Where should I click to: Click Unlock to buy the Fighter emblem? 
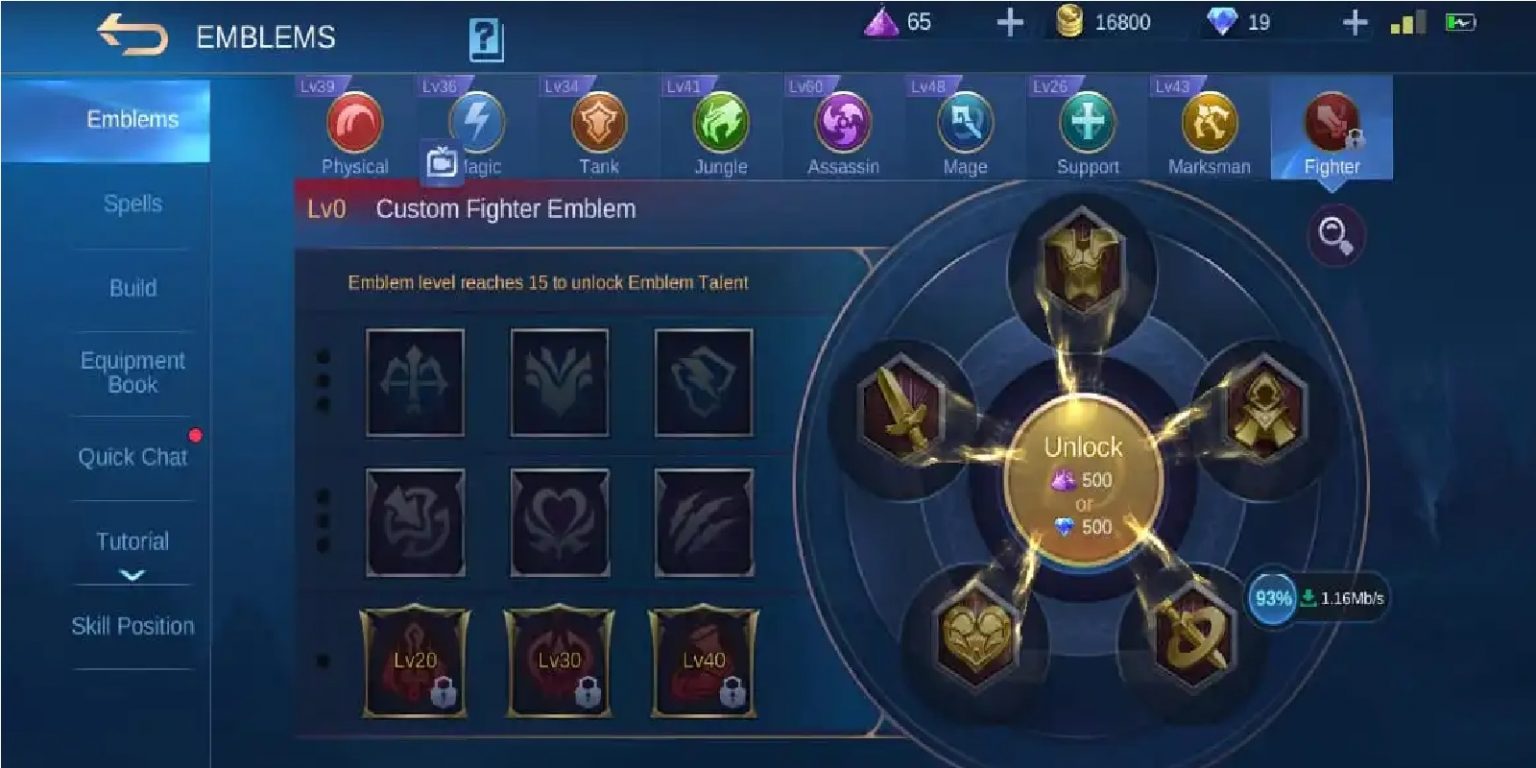(x=1083, y=480)
